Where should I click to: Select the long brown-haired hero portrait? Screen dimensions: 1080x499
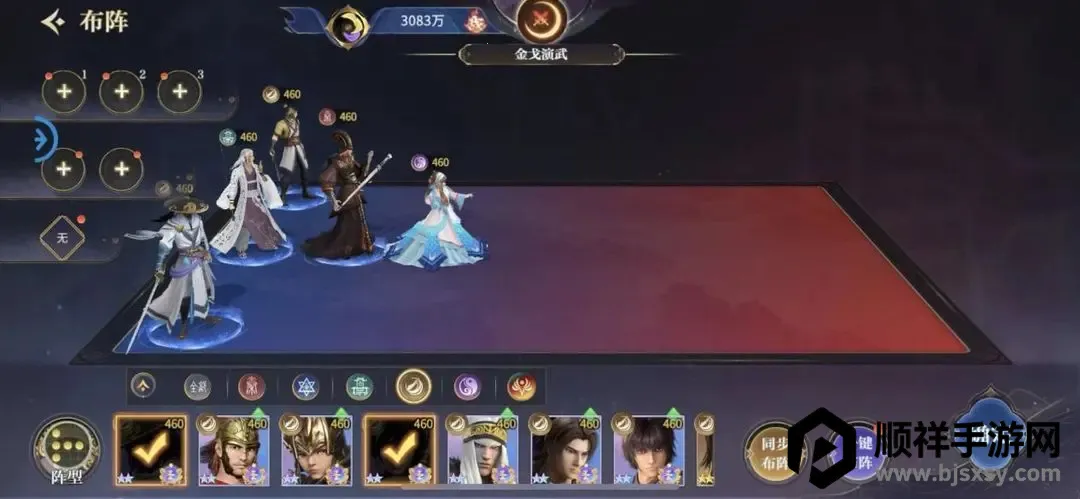pyautogui.click(x=565, y=450)
